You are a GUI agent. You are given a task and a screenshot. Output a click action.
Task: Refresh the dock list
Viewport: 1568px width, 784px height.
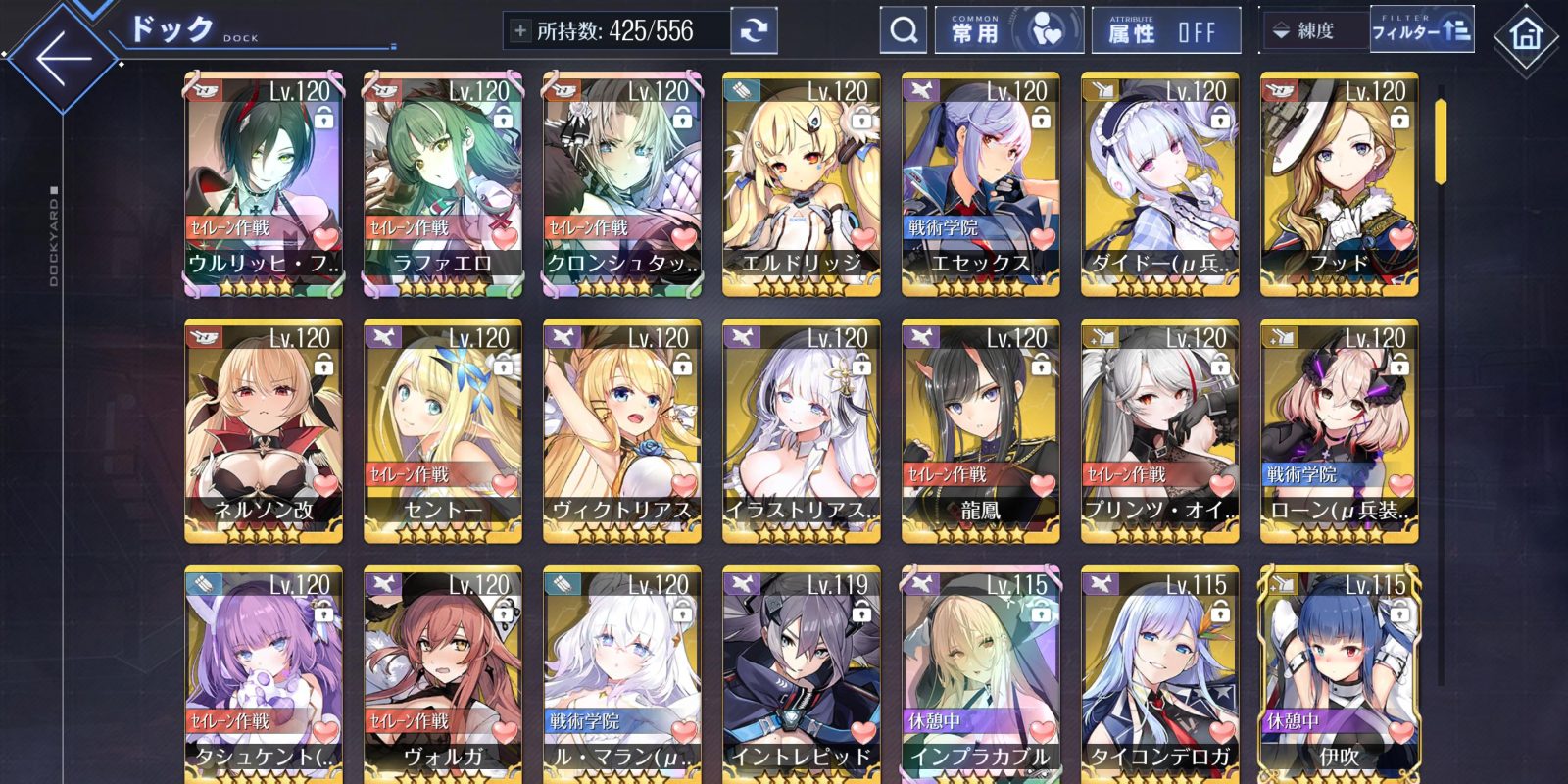pos(754,31)
